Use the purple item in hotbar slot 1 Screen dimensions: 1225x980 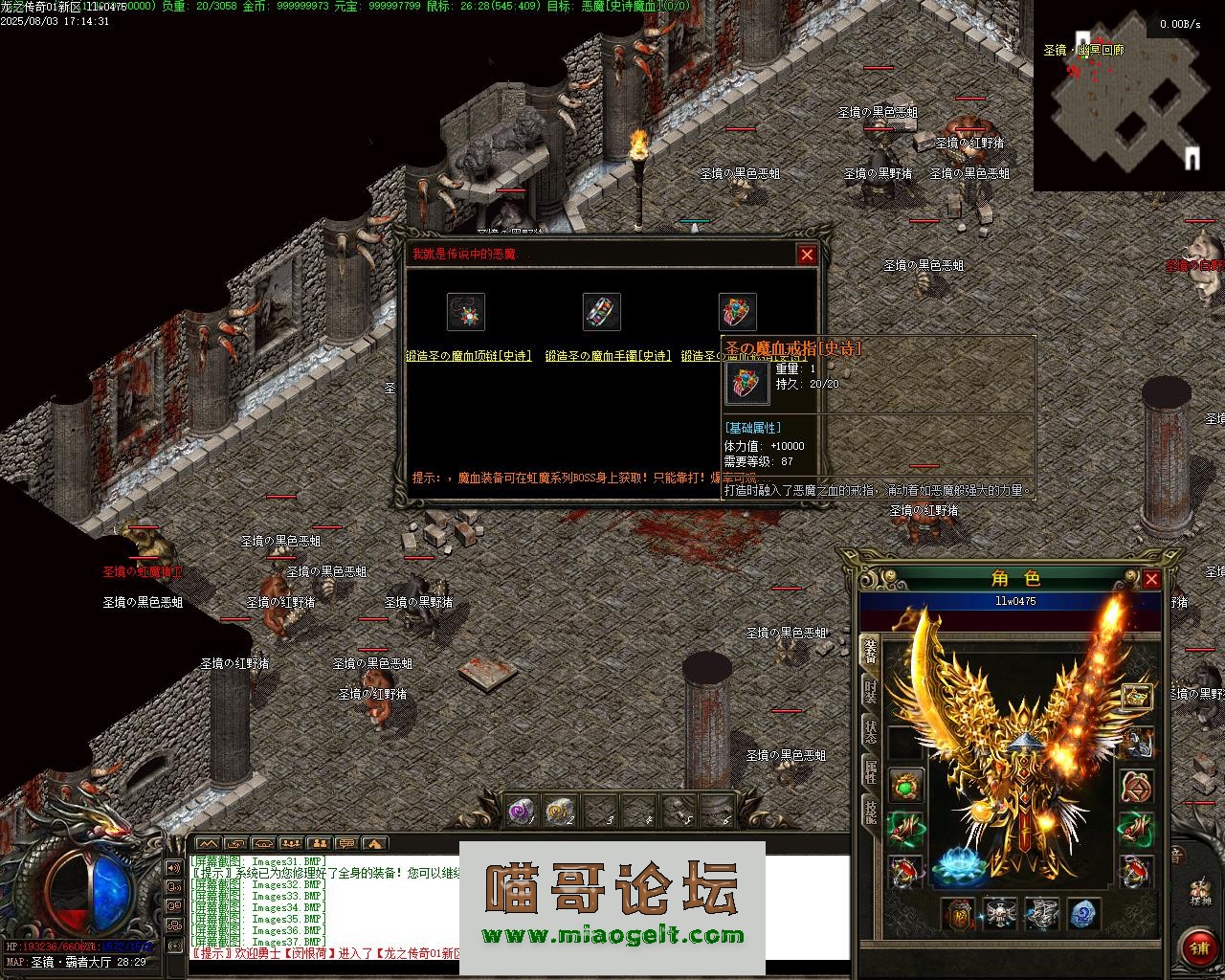(x=523, y=812)
